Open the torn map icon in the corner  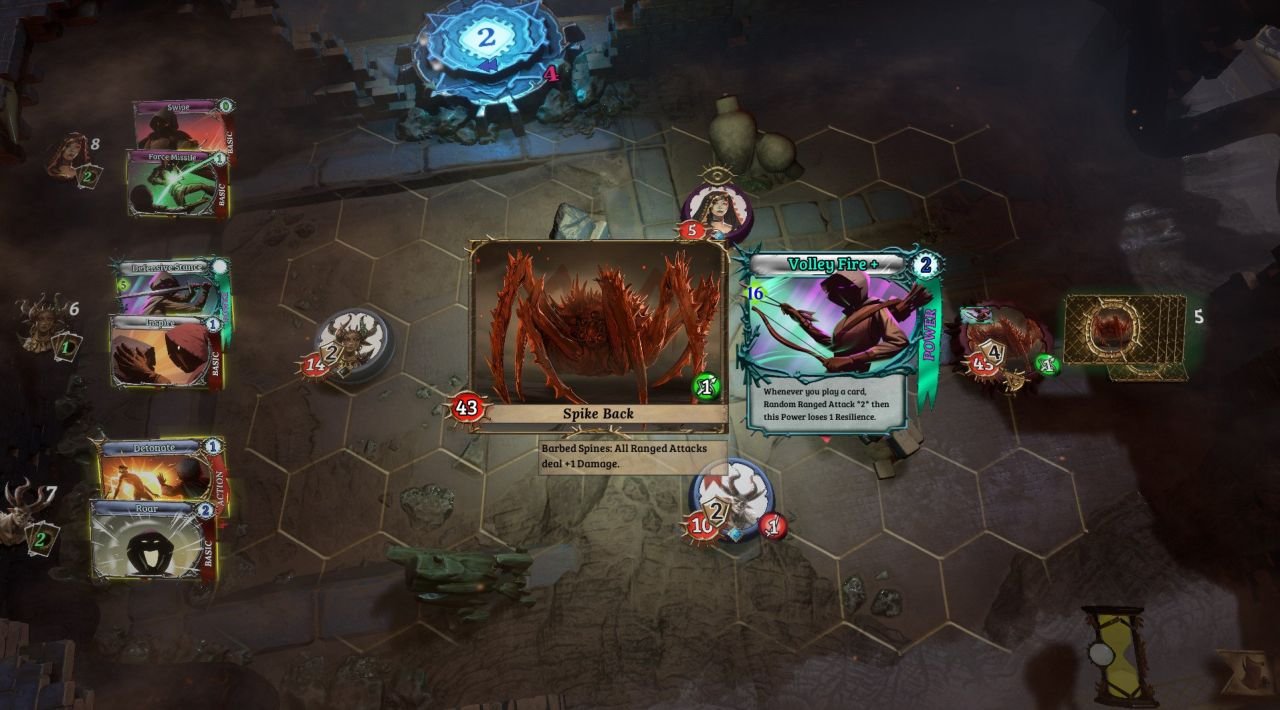point(1245,670)
